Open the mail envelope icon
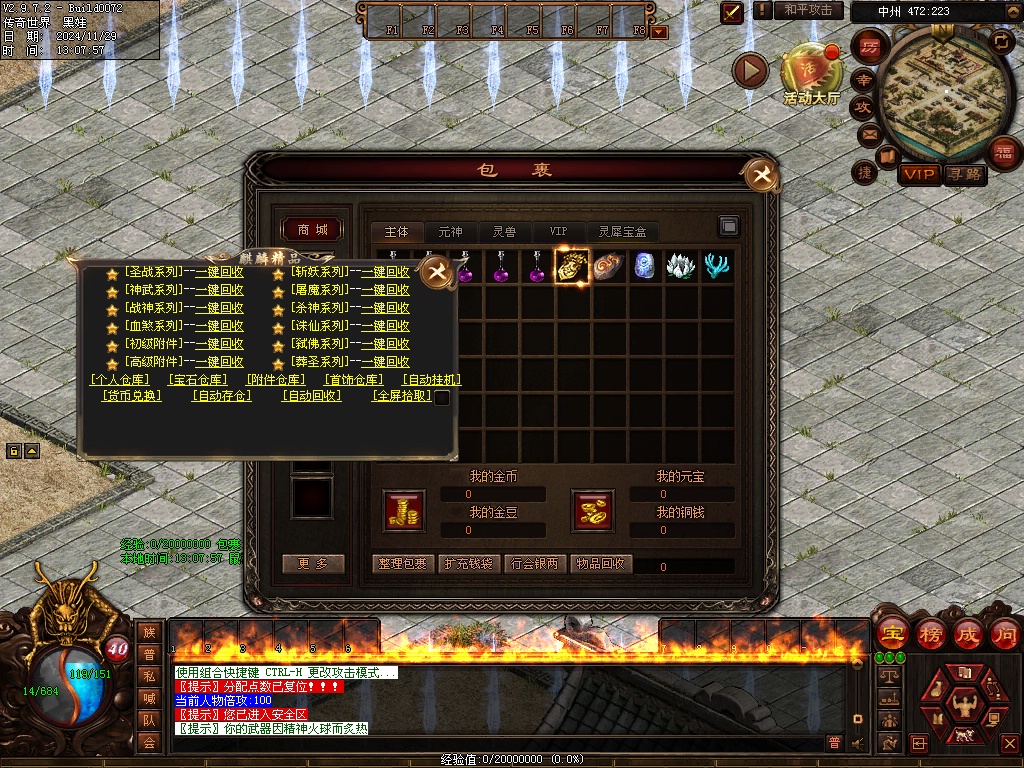 click(x=868, y=133)
